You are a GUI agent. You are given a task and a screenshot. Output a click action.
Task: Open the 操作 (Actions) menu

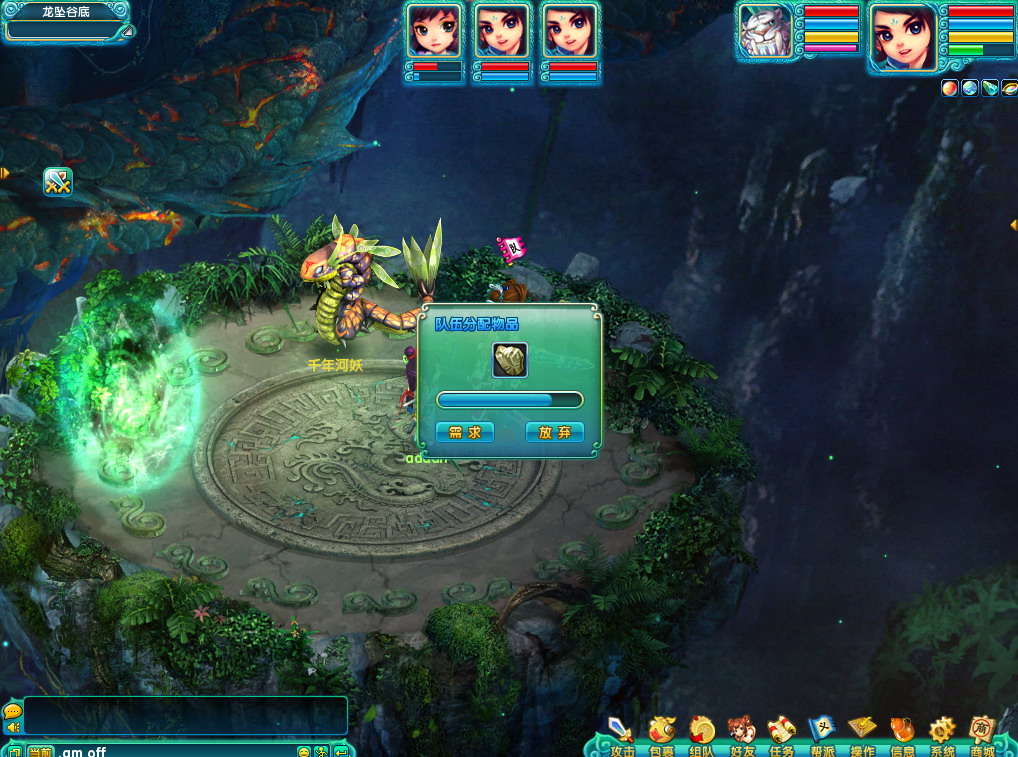(x=862, y=733)
